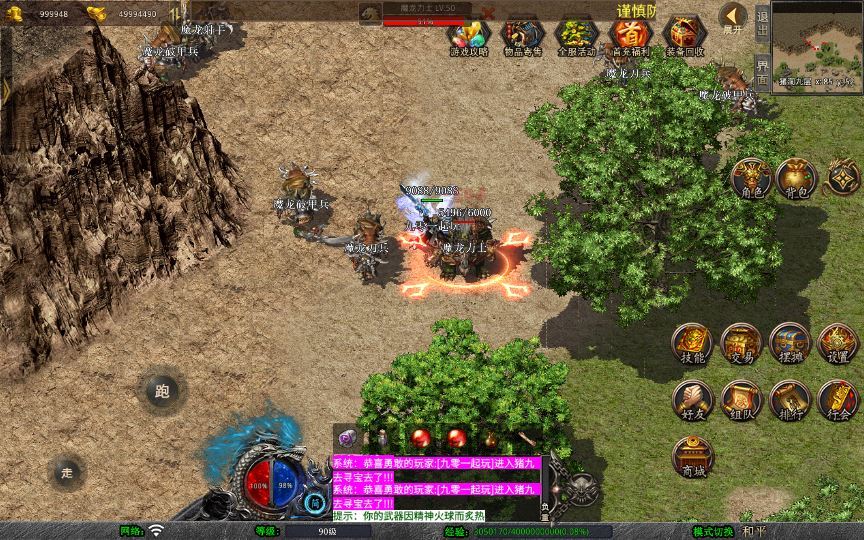
Task: Click the 展开 expand arrow button
Action: coord(733,18)
